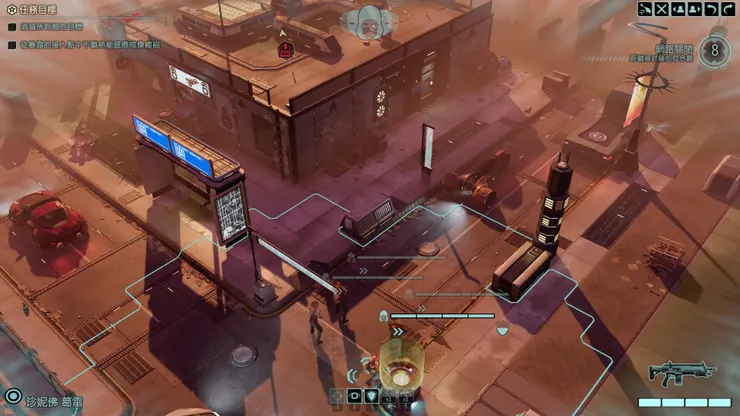Switch to the previous soldier
This screenshot has height=416, width=740.
[678, 10]
